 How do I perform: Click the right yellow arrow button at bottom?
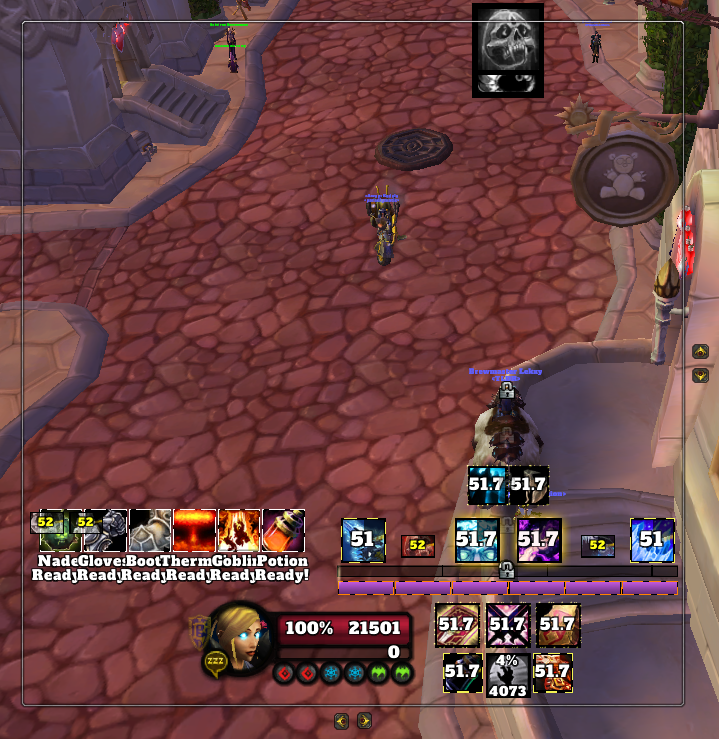364,720
